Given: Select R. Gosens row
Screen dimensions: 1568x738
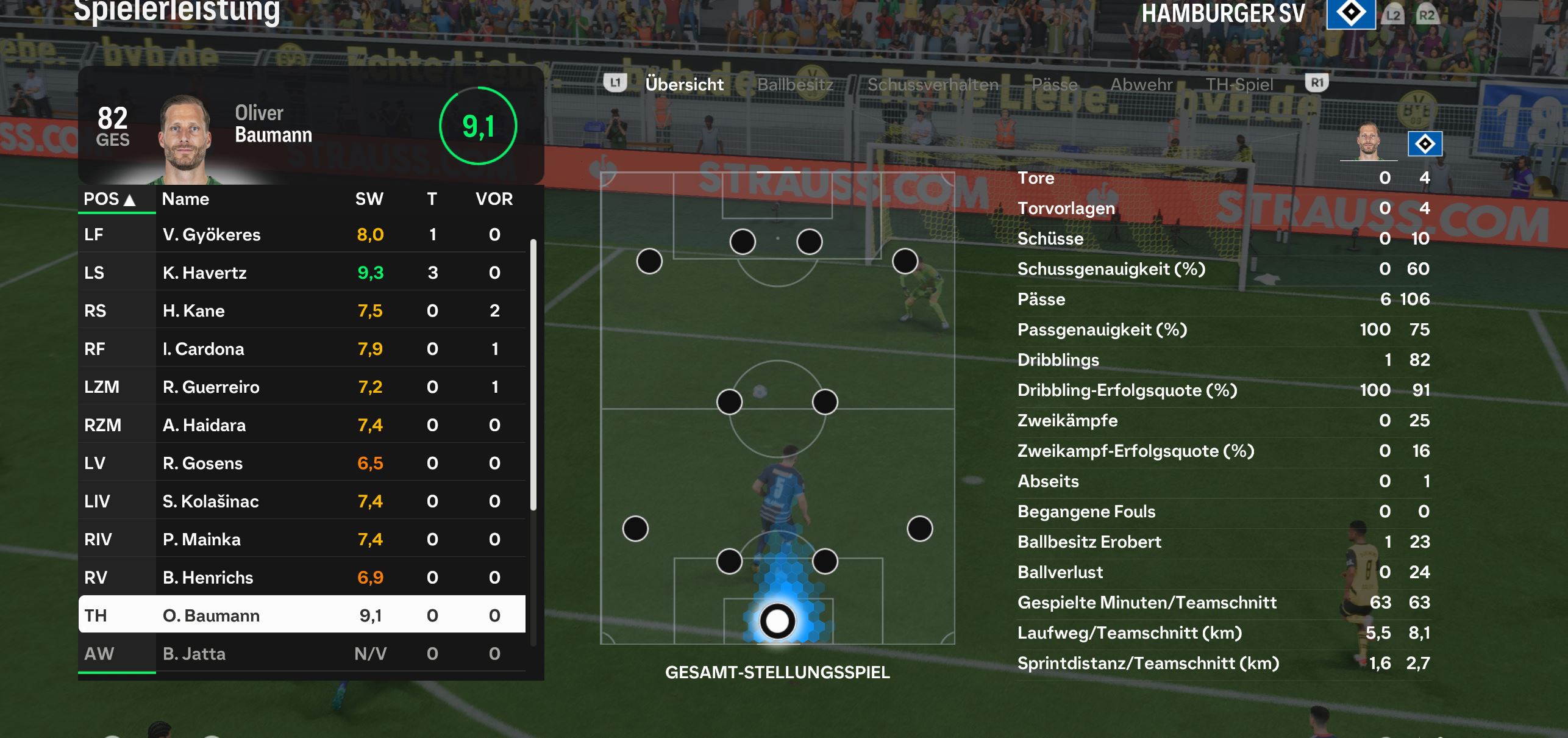Looking at the screenshot, I should click(302, 464).
